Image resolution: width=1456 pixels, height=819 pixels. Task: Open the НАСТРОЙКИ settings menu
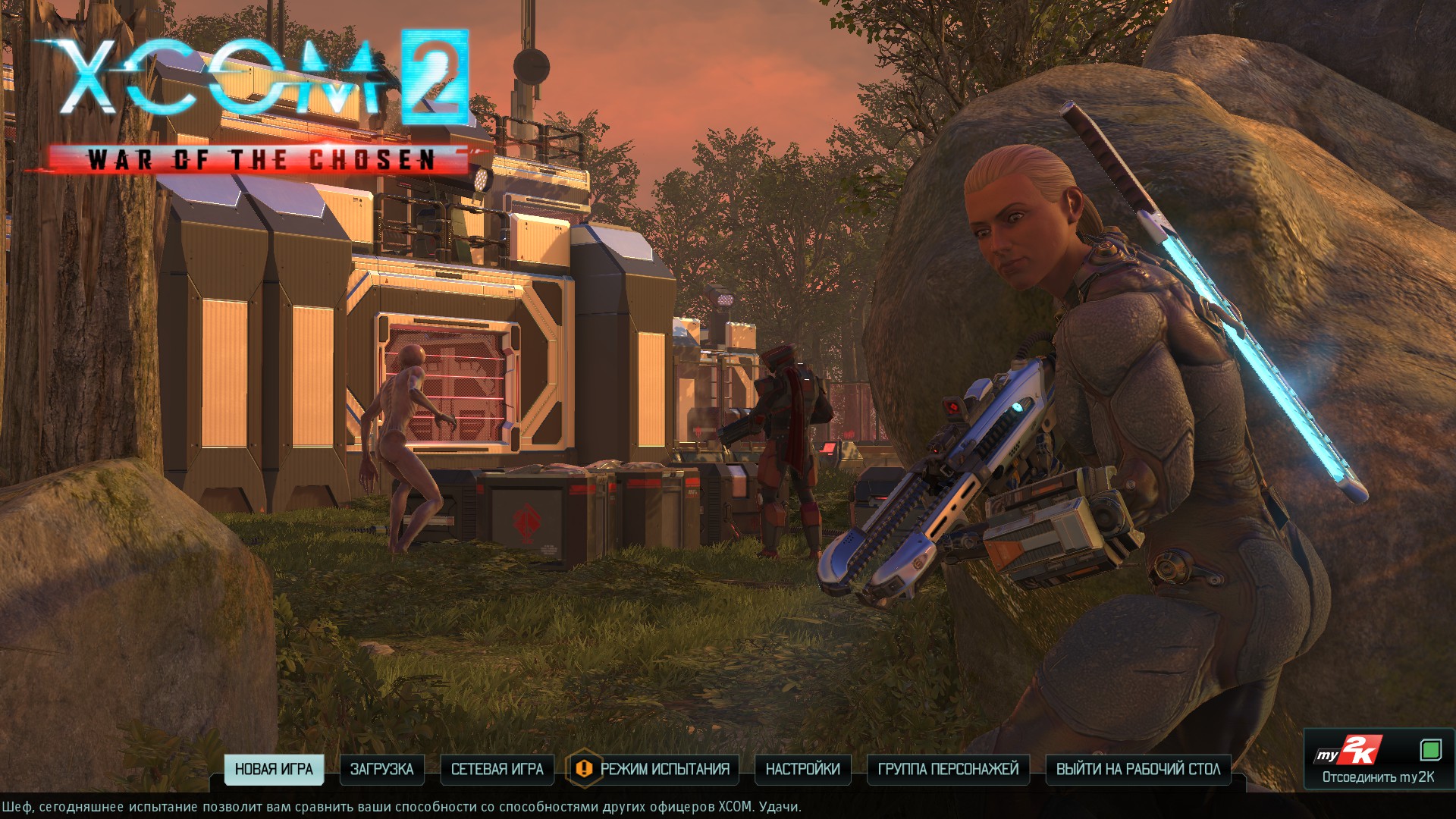pyautogui.click(x=805, y=769)
